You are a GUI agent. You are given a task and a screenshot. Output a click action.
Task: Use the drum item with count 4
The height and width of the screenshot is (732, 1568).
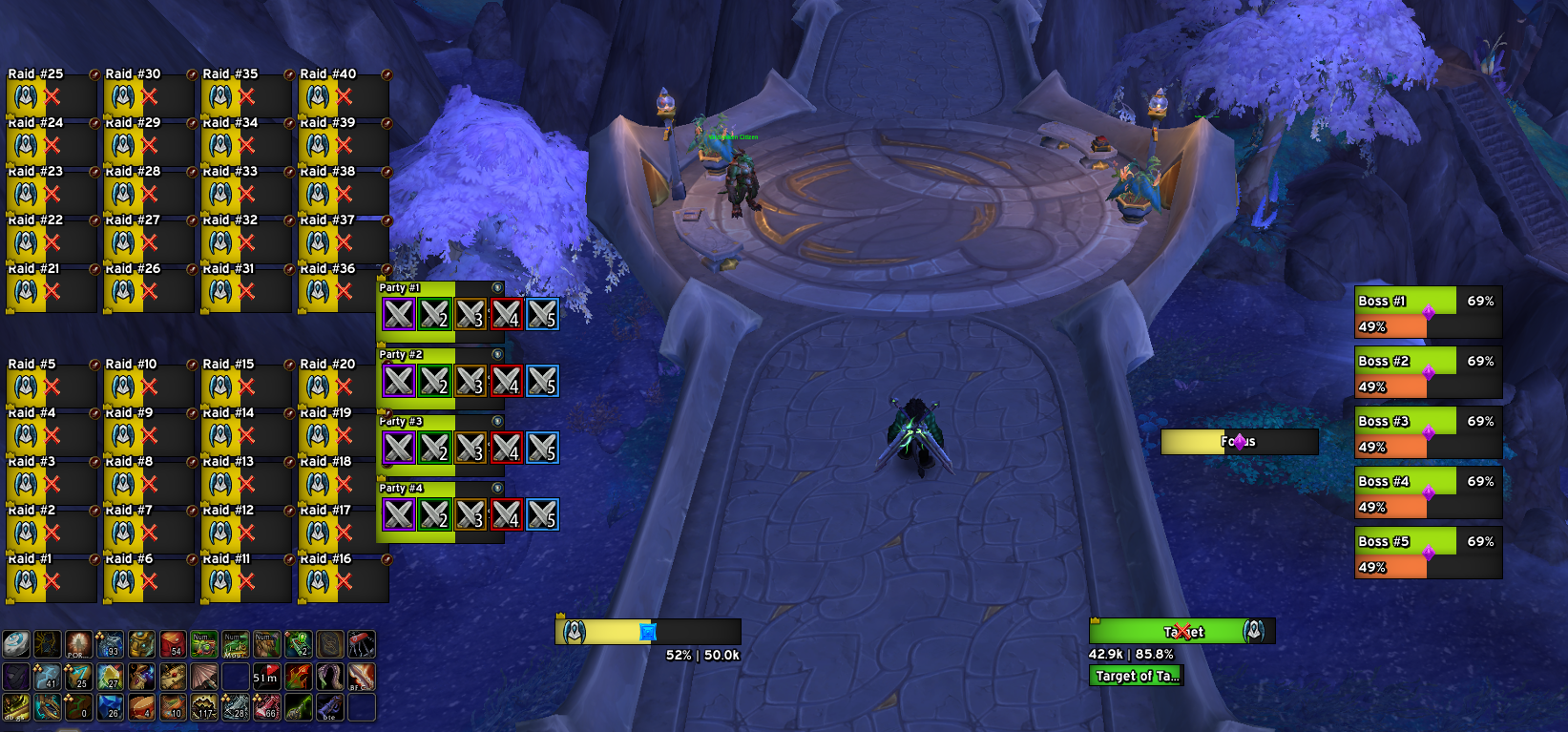pos(141,707)
